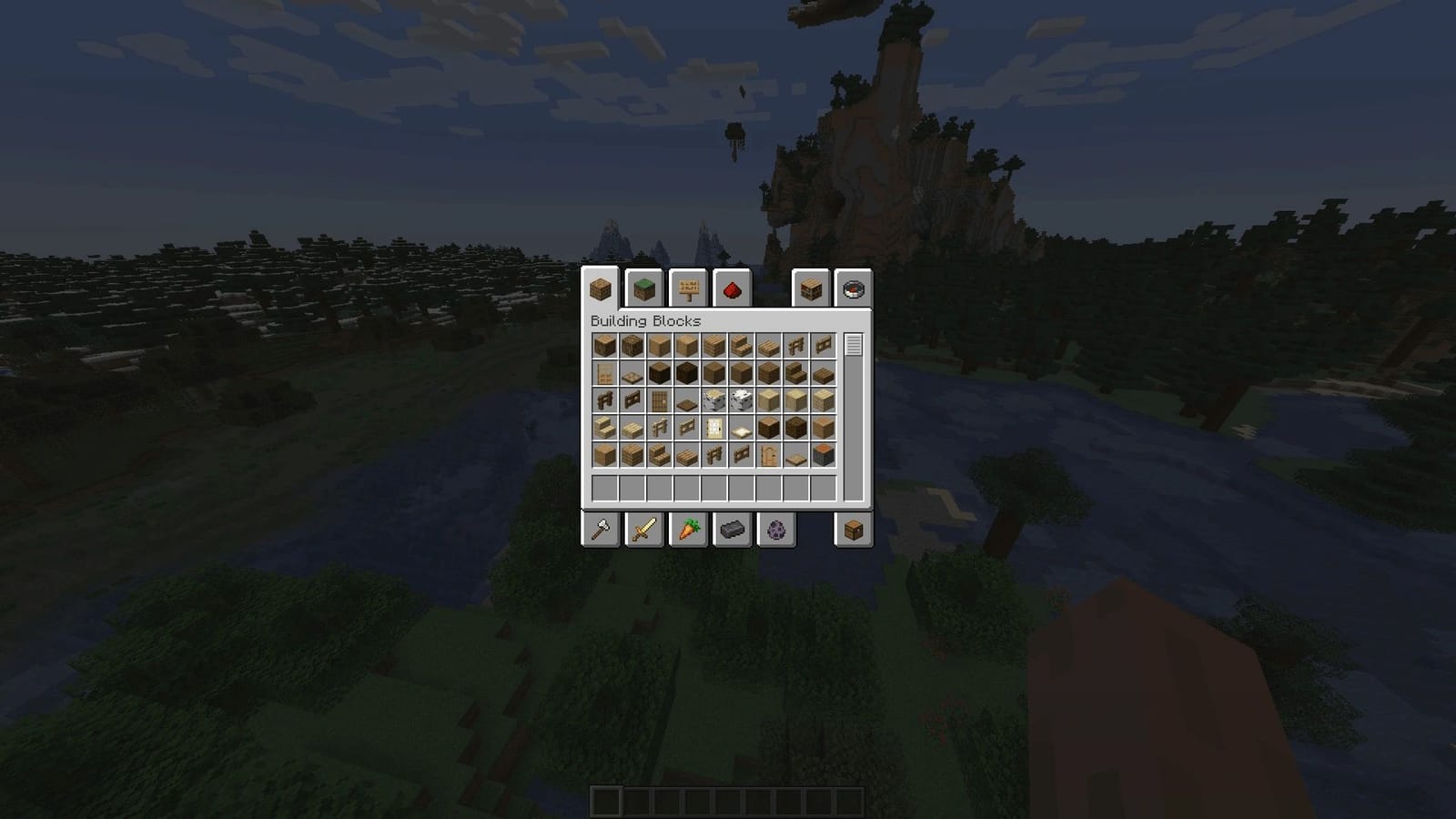Select the oak fence gate item
The height and width of the screenshot is (819, 1456).
824,345
